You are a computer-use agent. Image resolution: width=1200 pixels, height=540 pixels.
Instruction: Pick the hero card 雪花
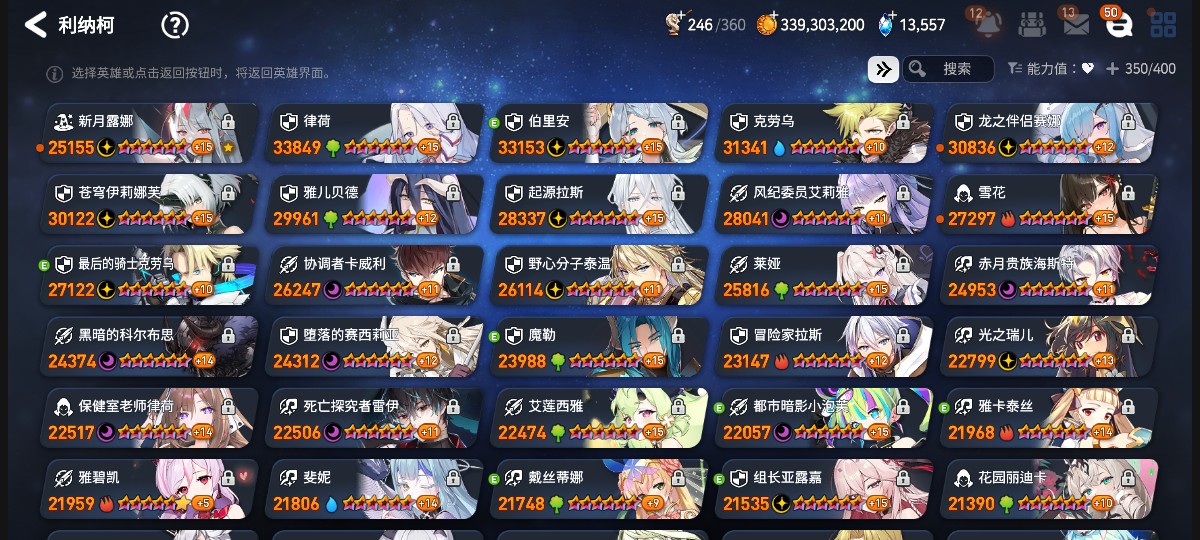1050,205
